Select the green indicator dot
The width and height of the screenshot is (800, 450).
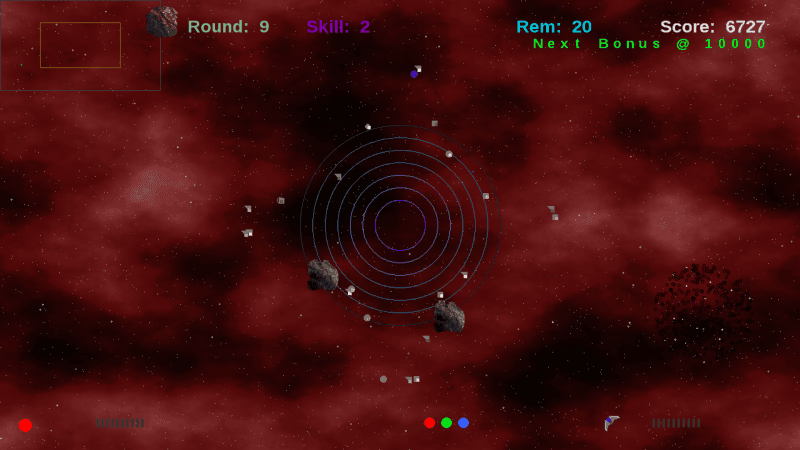tap(447, 423)
